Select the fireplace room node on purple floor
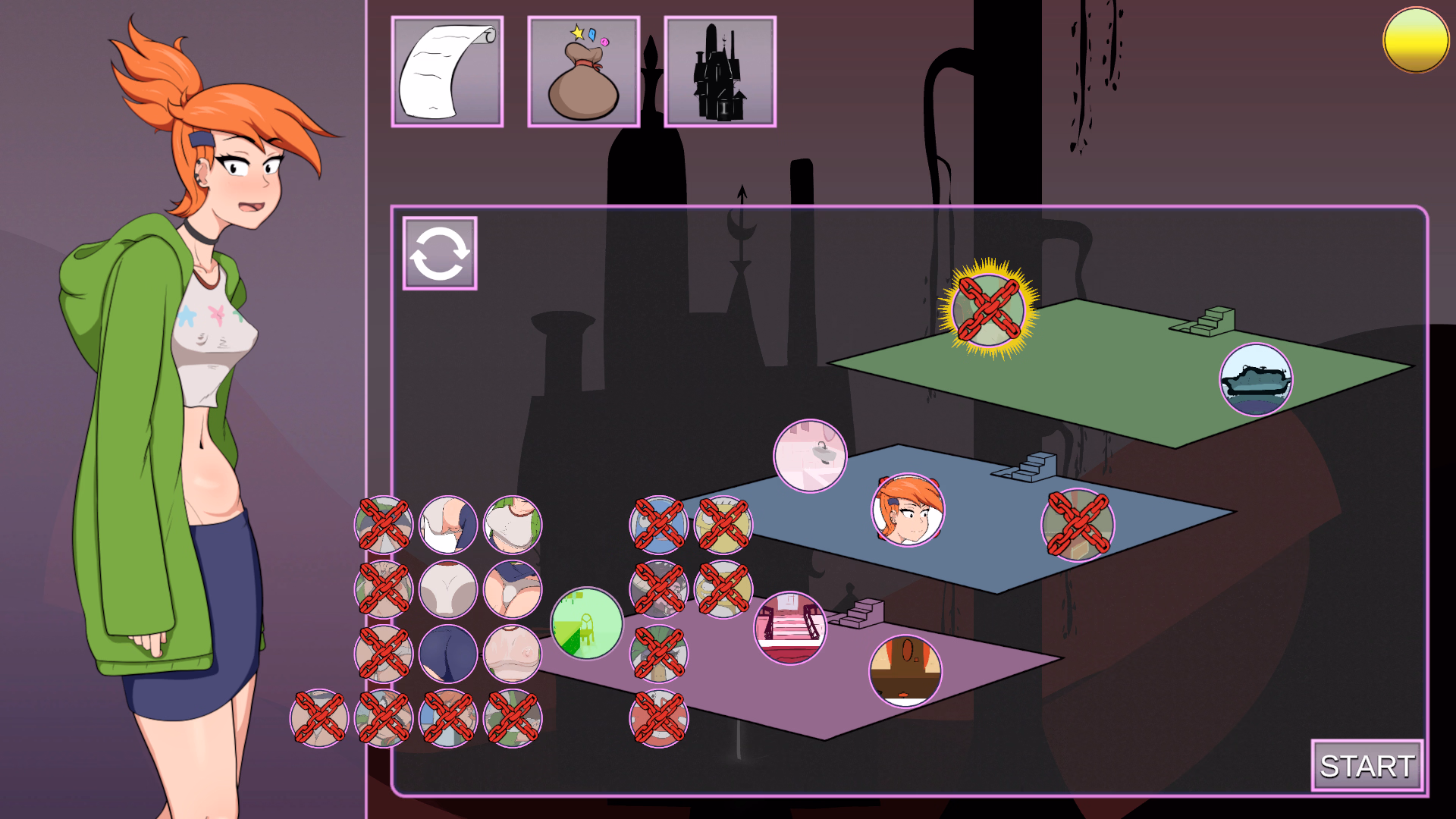This screenshot has height=819, width=1456. pyautogui.click(x=904, y=671)
